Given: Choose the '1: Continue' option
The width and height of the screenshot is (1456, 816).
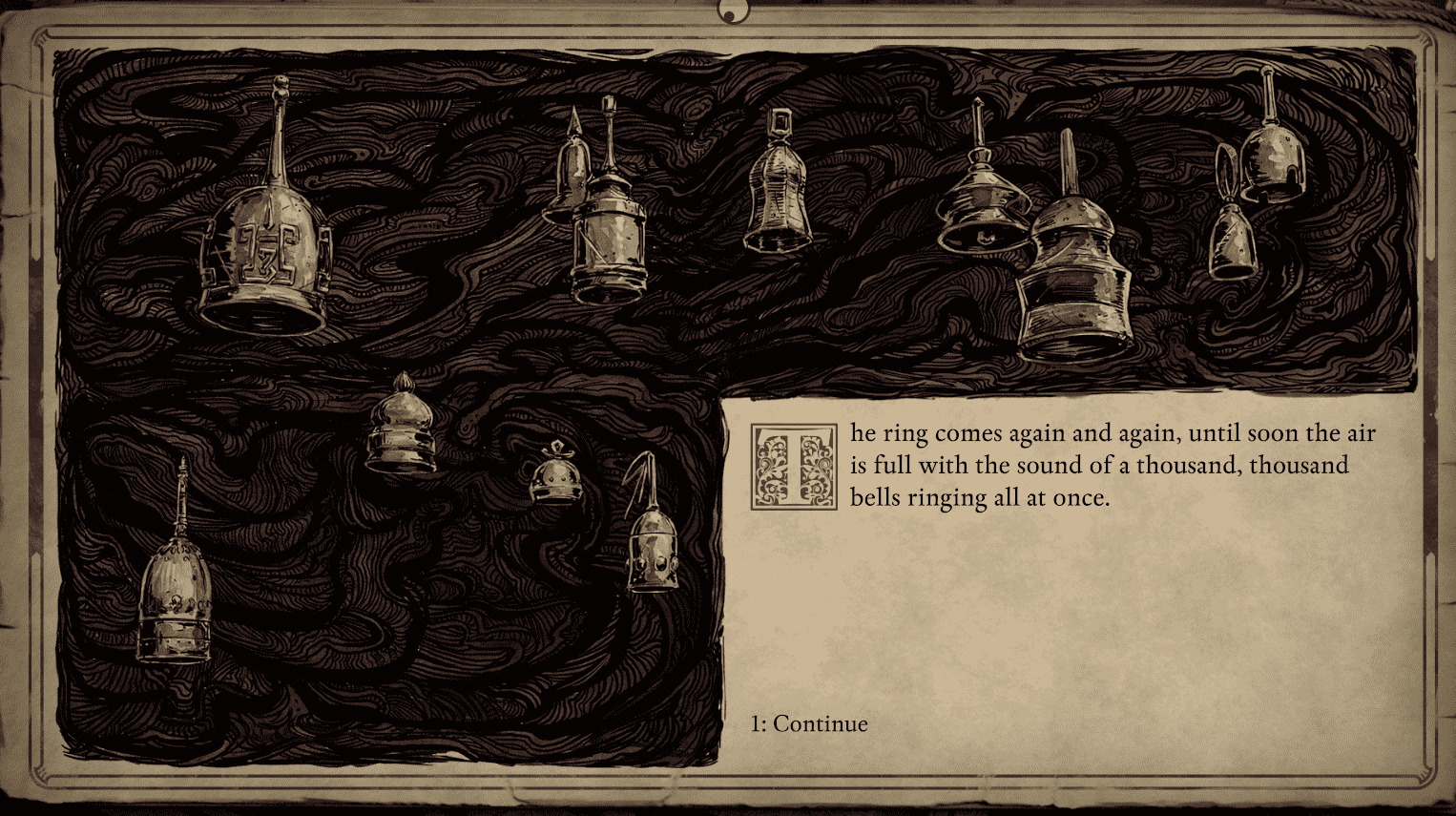Looking at the screenshot, I should (809, 723).
